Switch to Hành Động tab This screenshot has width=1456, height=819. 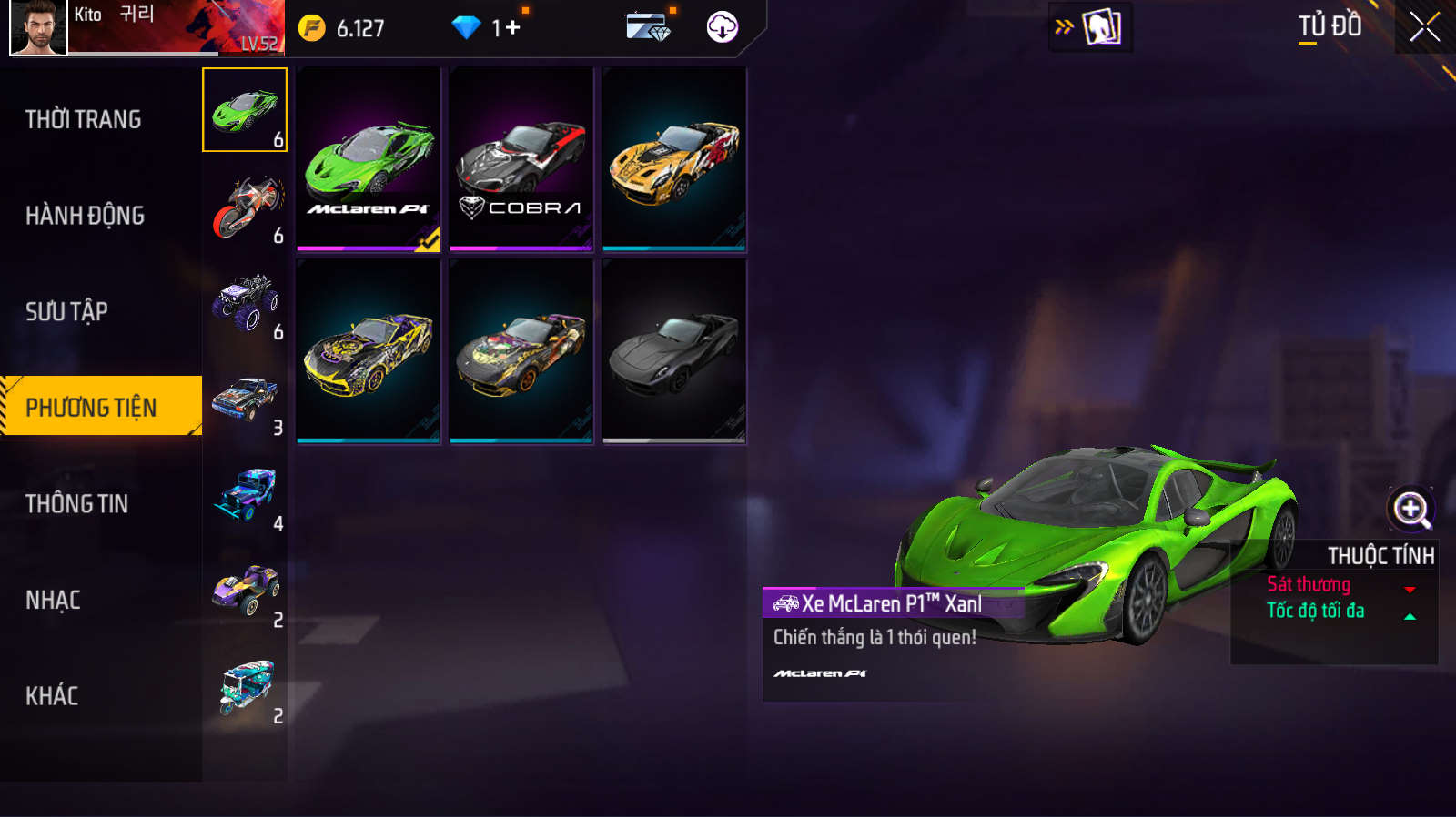point(86,216)
